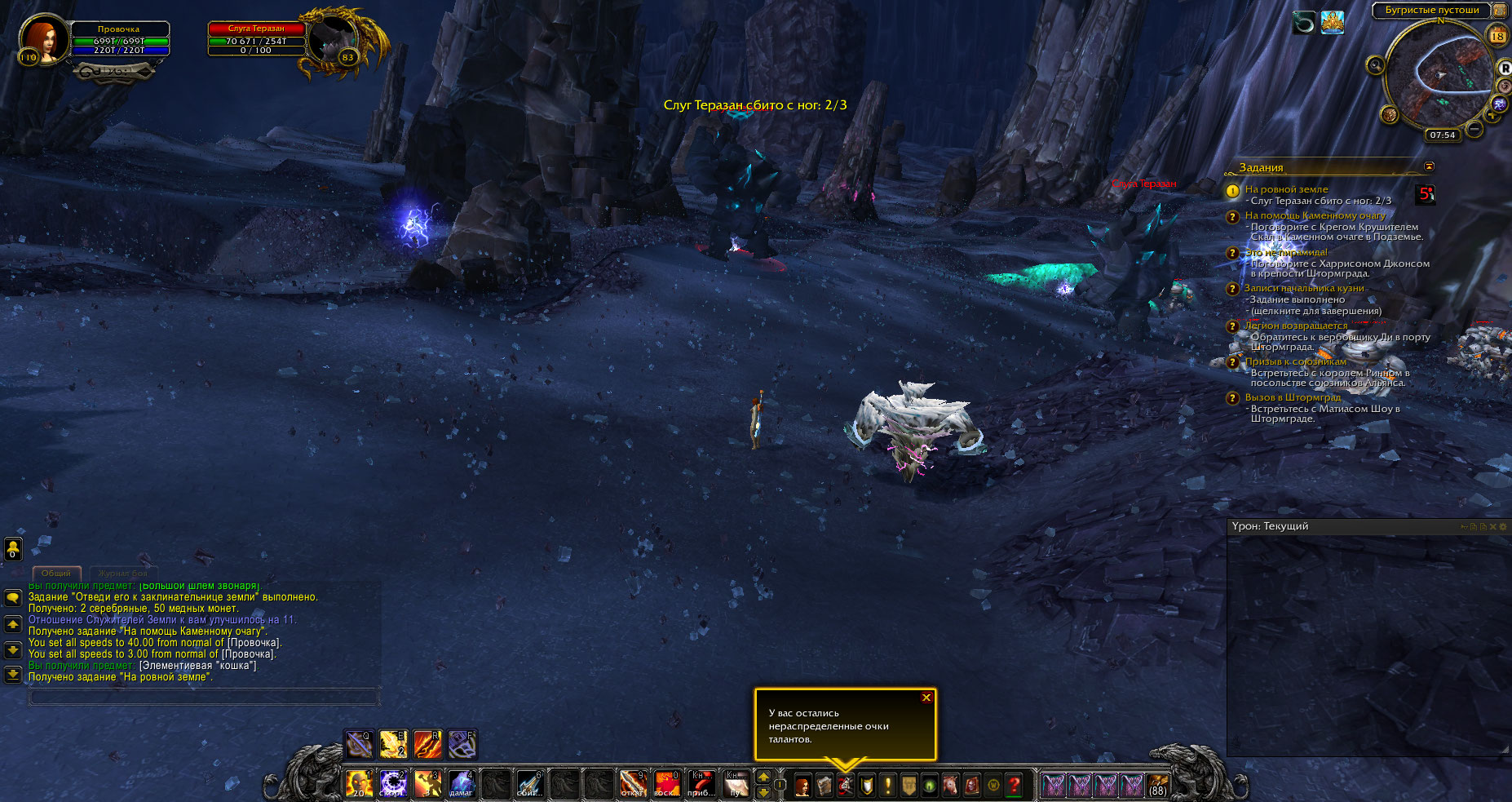Select the Общий chat tab
Screen dimensions: 1512x802
(x=56, y=574)
